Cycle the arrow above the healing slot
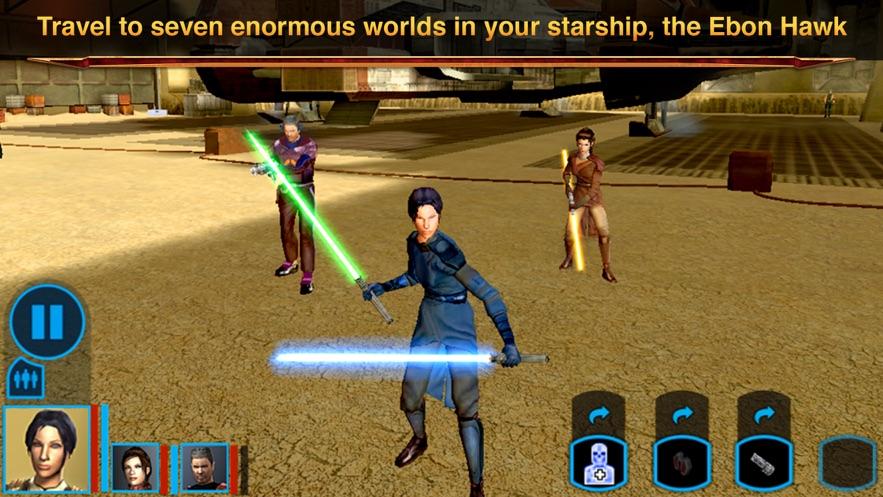Viewport: 883px width, 497px height. (x=598, y=414)
